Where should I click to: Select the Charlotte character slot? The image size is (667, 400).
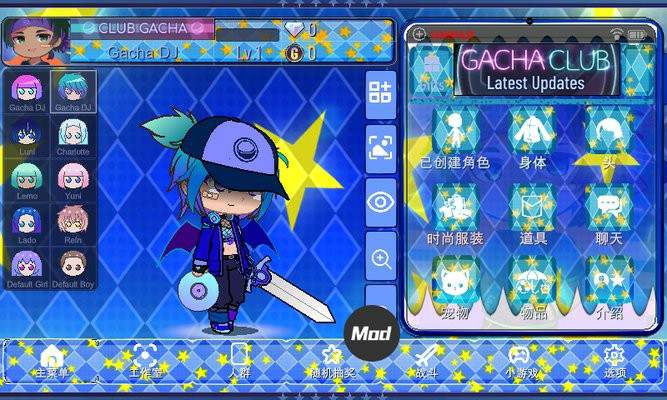point(73,136)
